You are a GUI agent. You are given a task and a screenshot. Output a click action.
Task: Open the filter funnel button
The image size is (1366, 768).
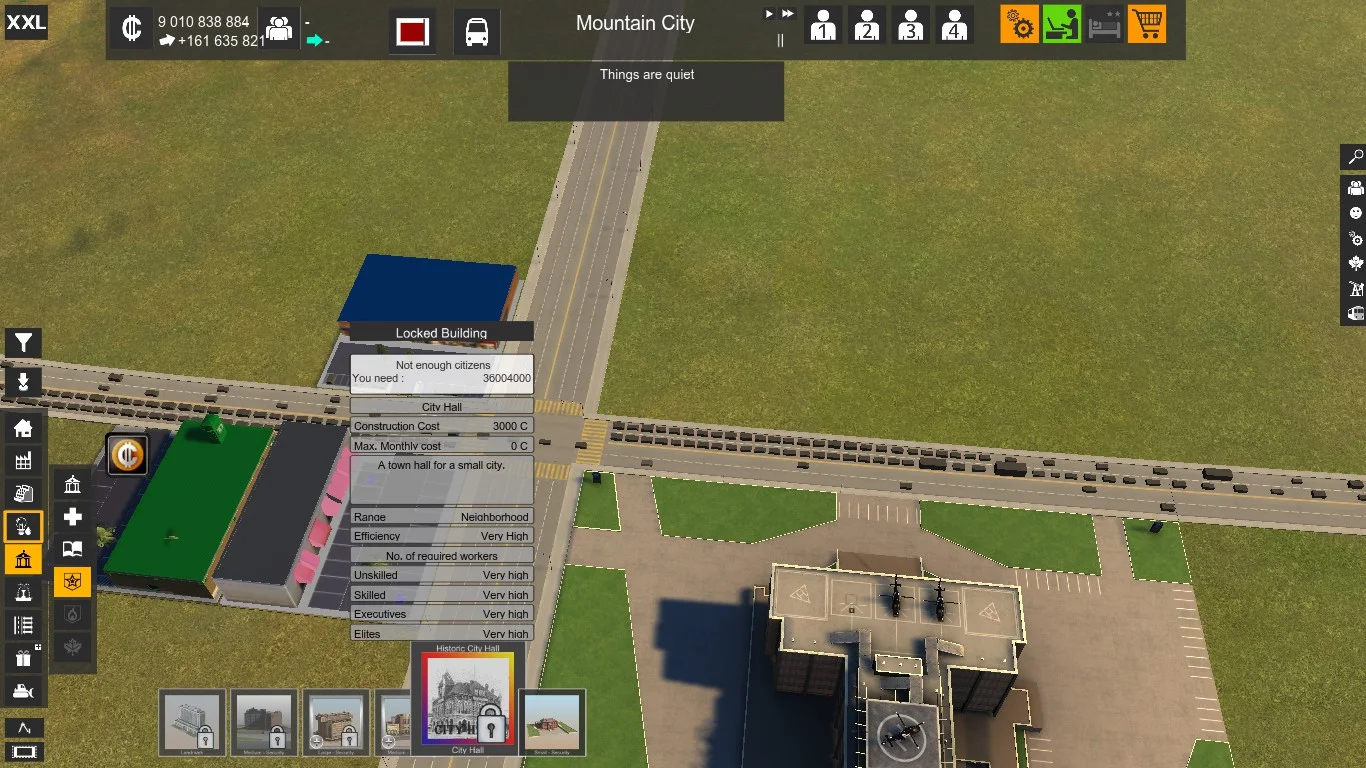click(22, 344)
